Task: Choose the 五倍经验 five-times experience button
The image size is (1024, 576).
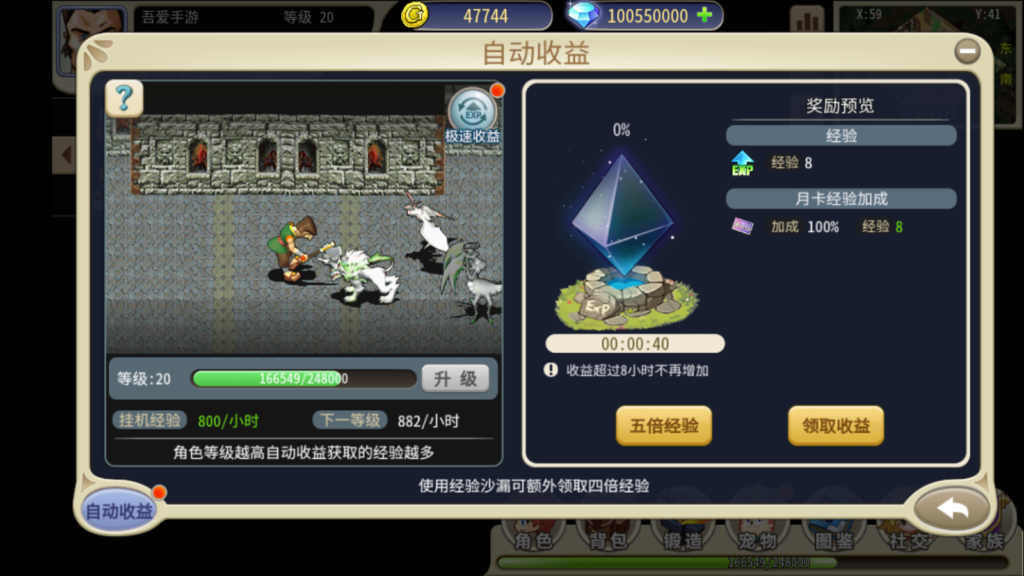Action: 663,425
